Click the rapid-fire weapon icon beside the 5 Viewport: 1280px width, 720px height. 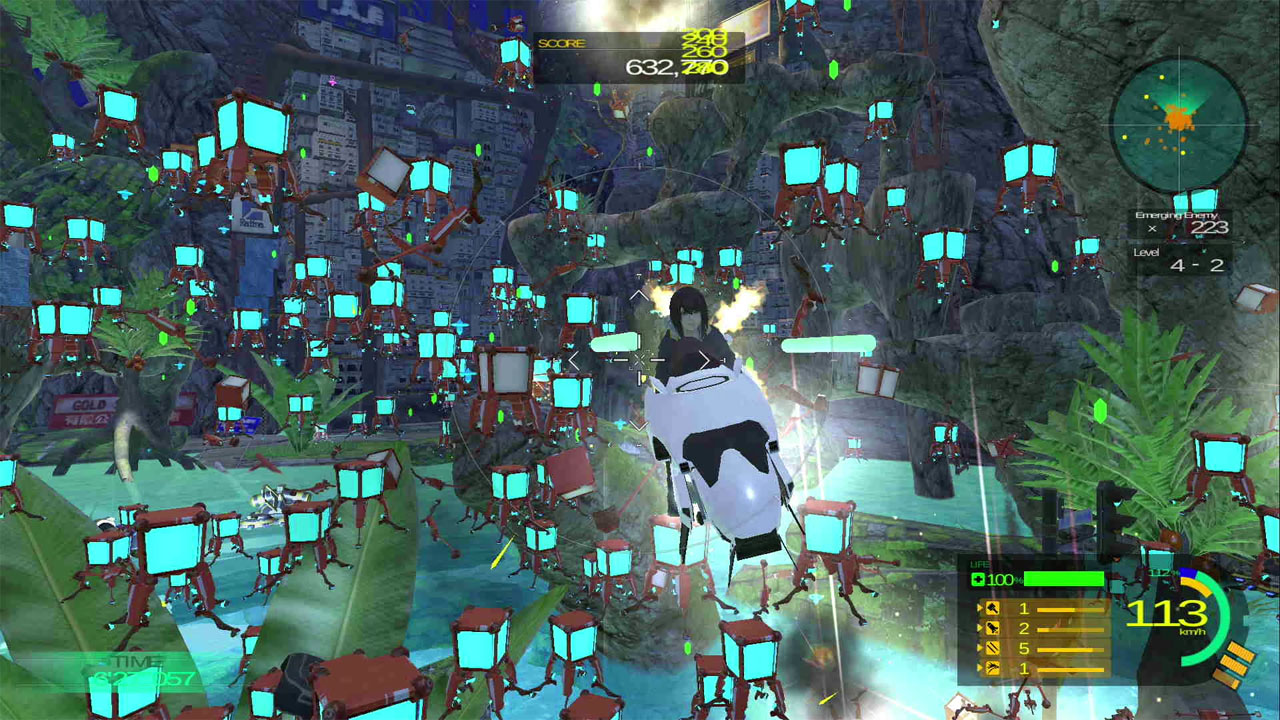pos(992,648)
